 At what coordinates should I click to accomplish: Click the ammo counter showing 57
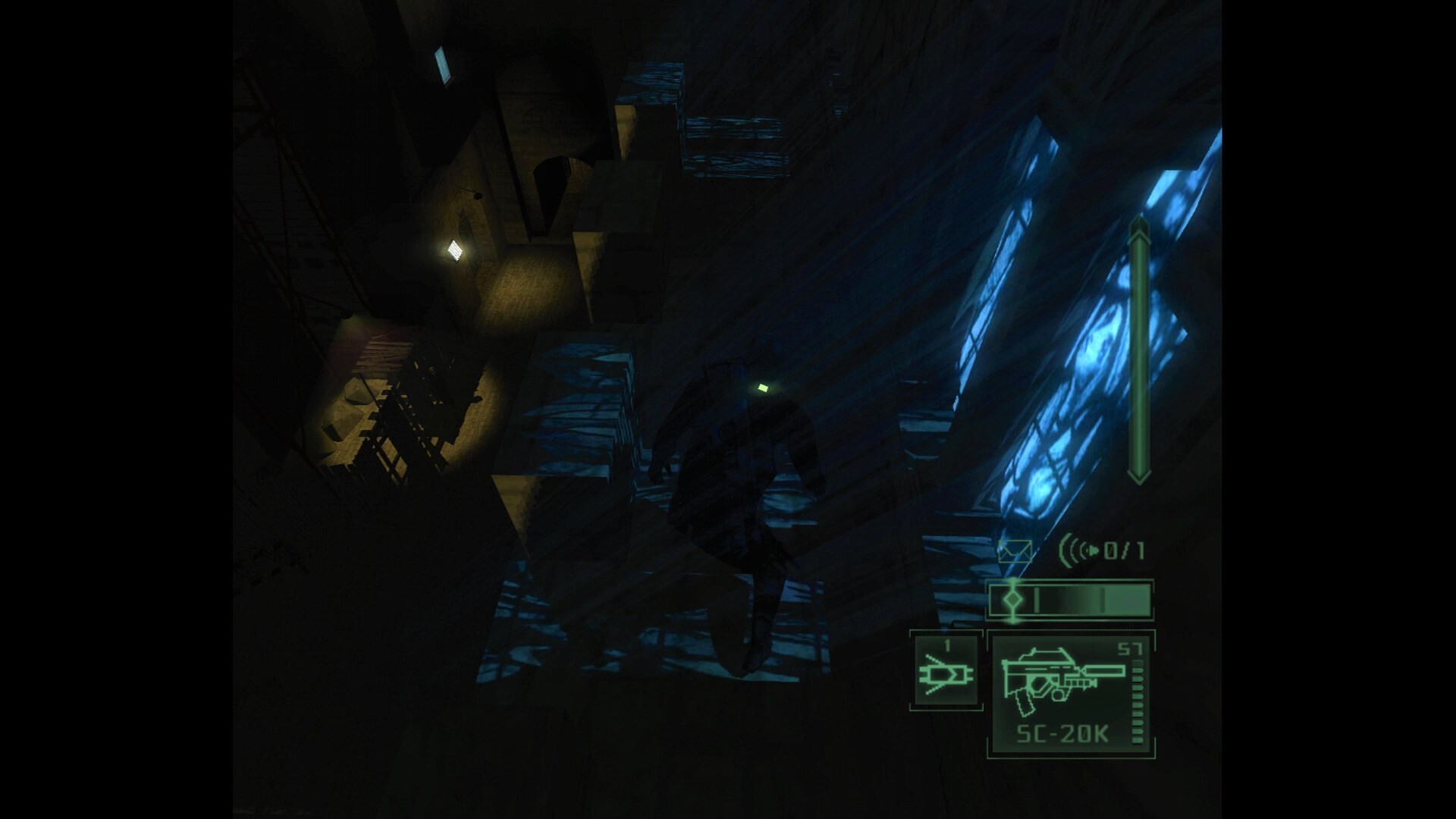1130,648
